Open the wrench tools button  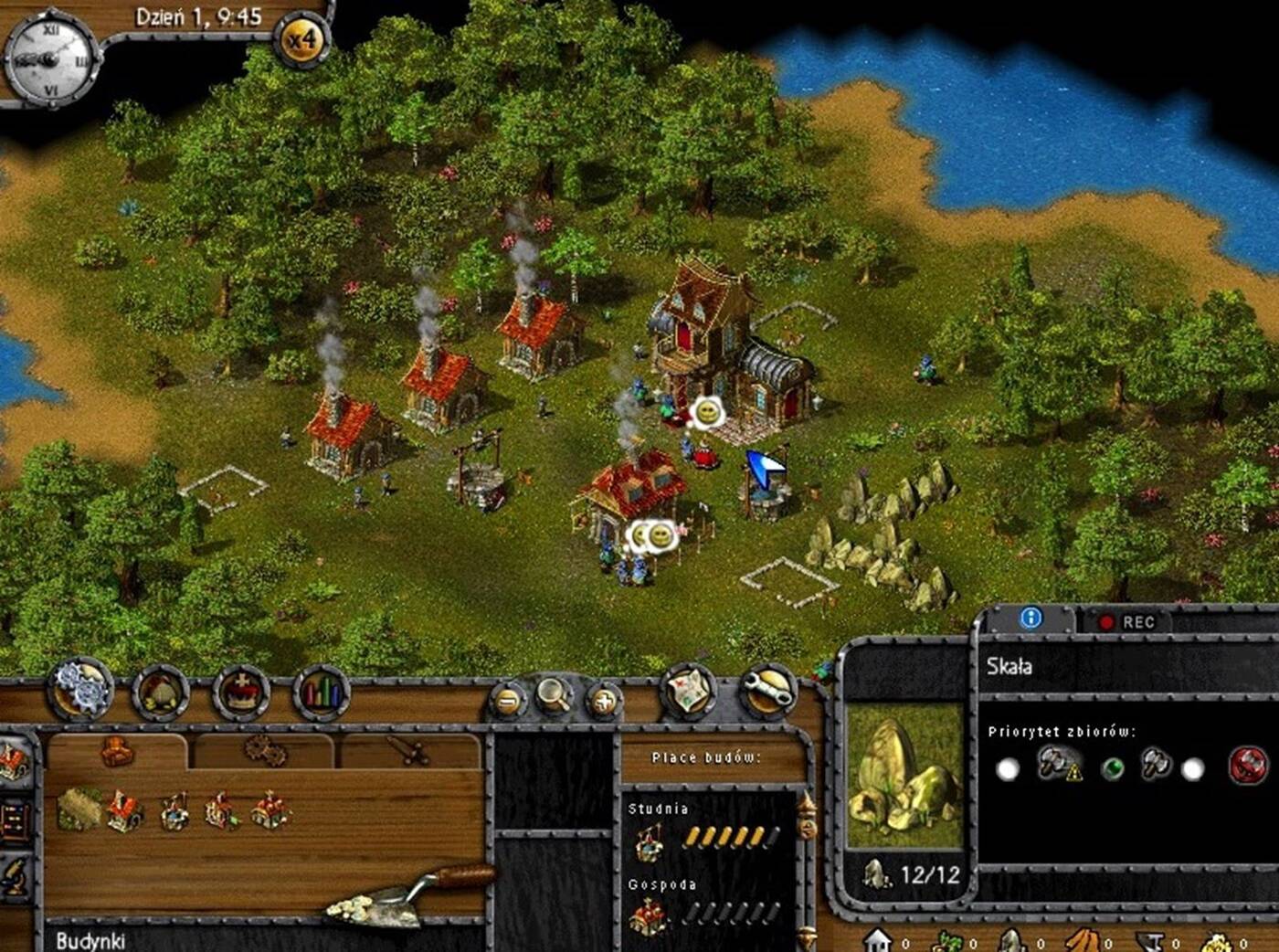767,693
